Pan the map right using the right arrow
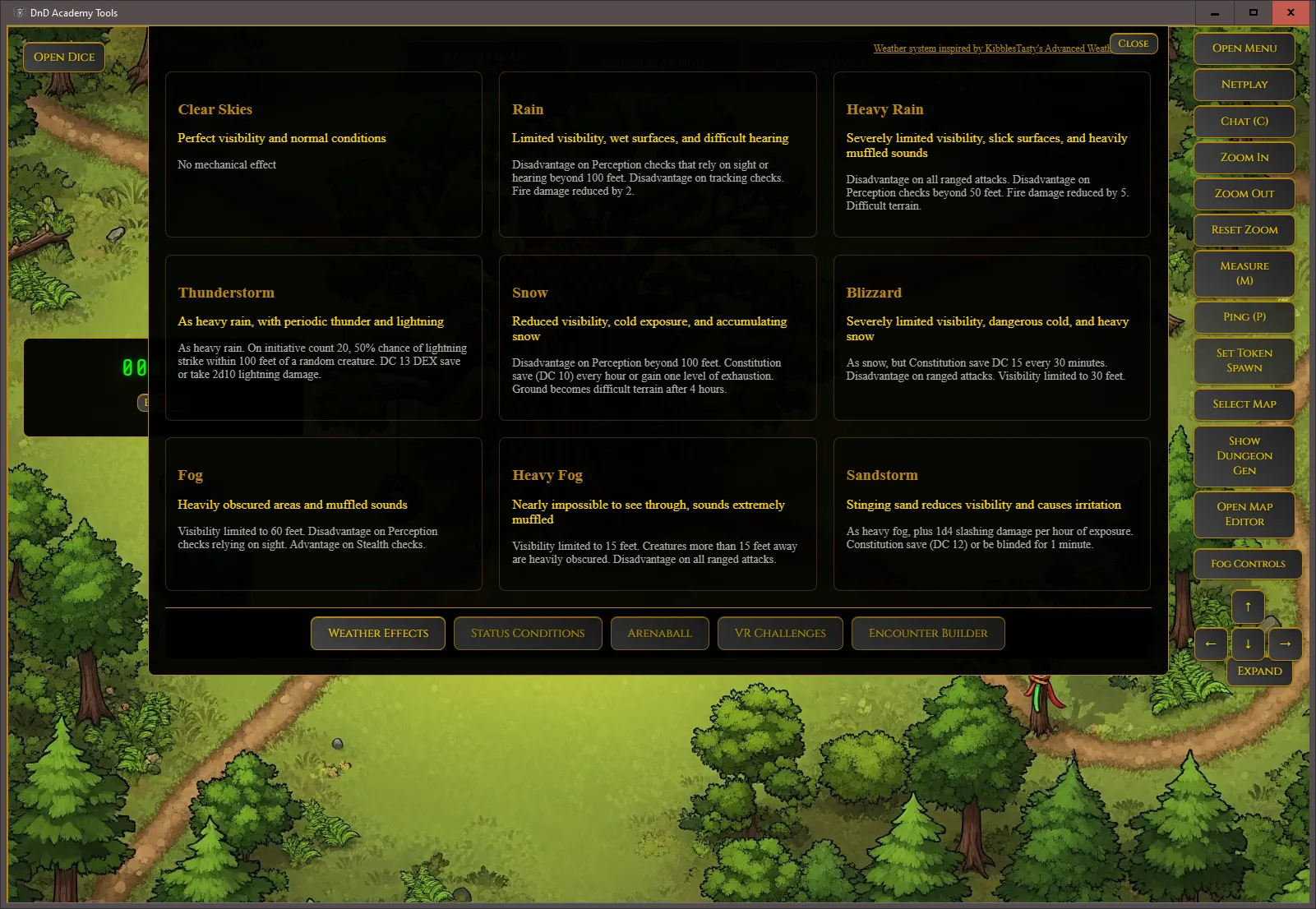The width and height of the screenshot is (1316, 909). [x=1285, y=644]
